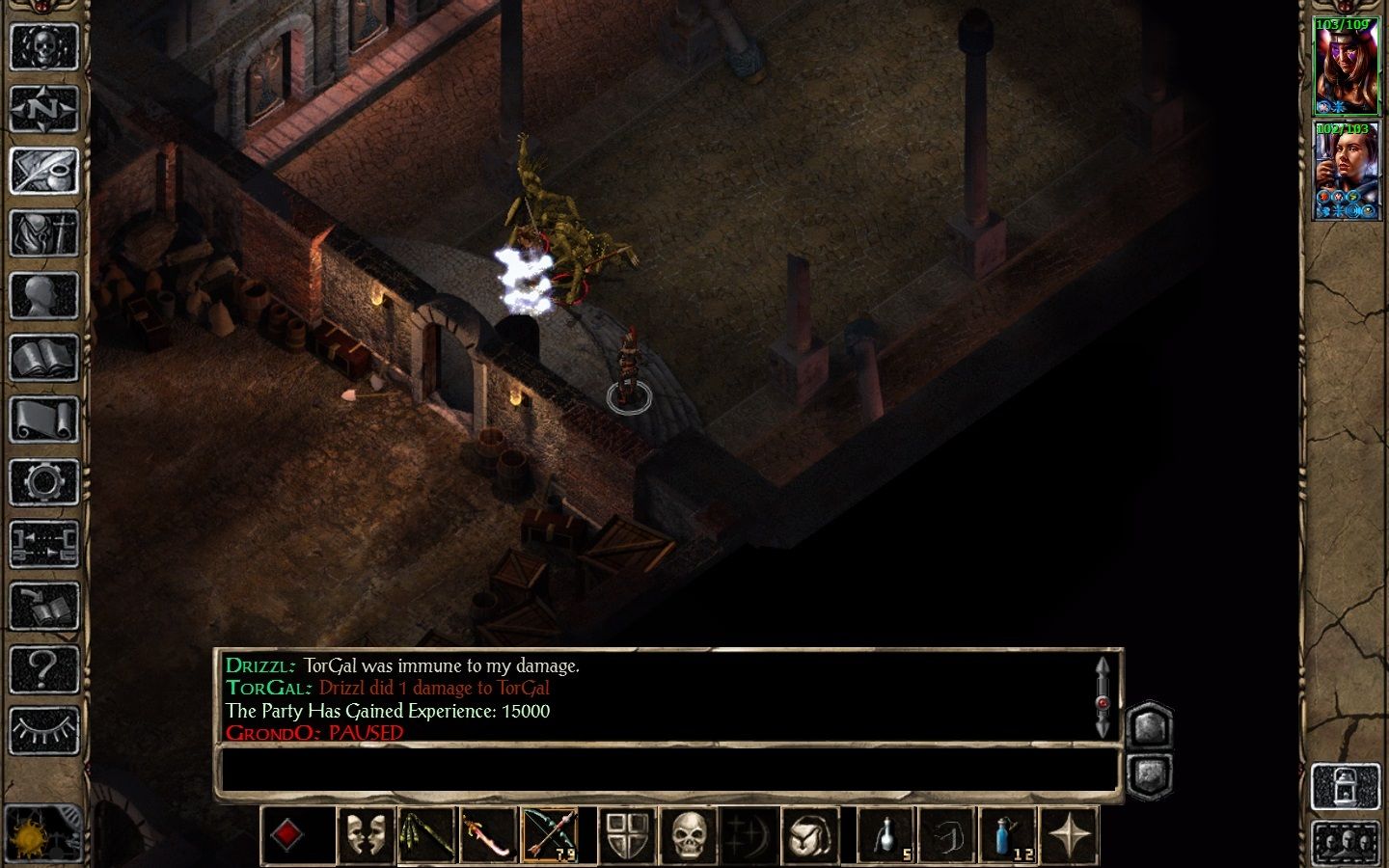The width and height of the screenshot is (1389, 868).
Task: Select the bow and arrow weapon slot
Action: 550,834
